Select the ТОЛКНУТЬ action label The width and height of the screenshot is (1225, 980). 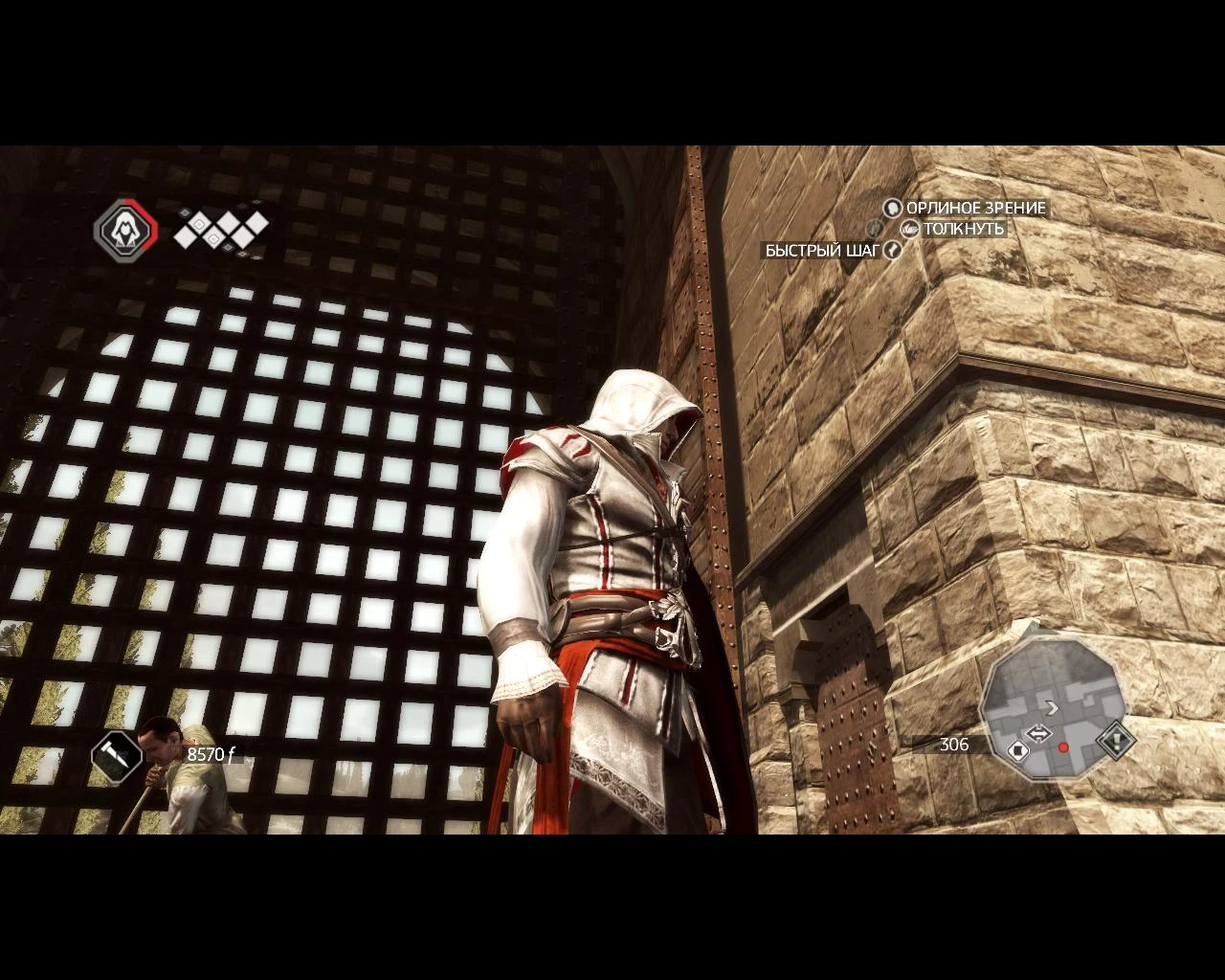point(963,229)
